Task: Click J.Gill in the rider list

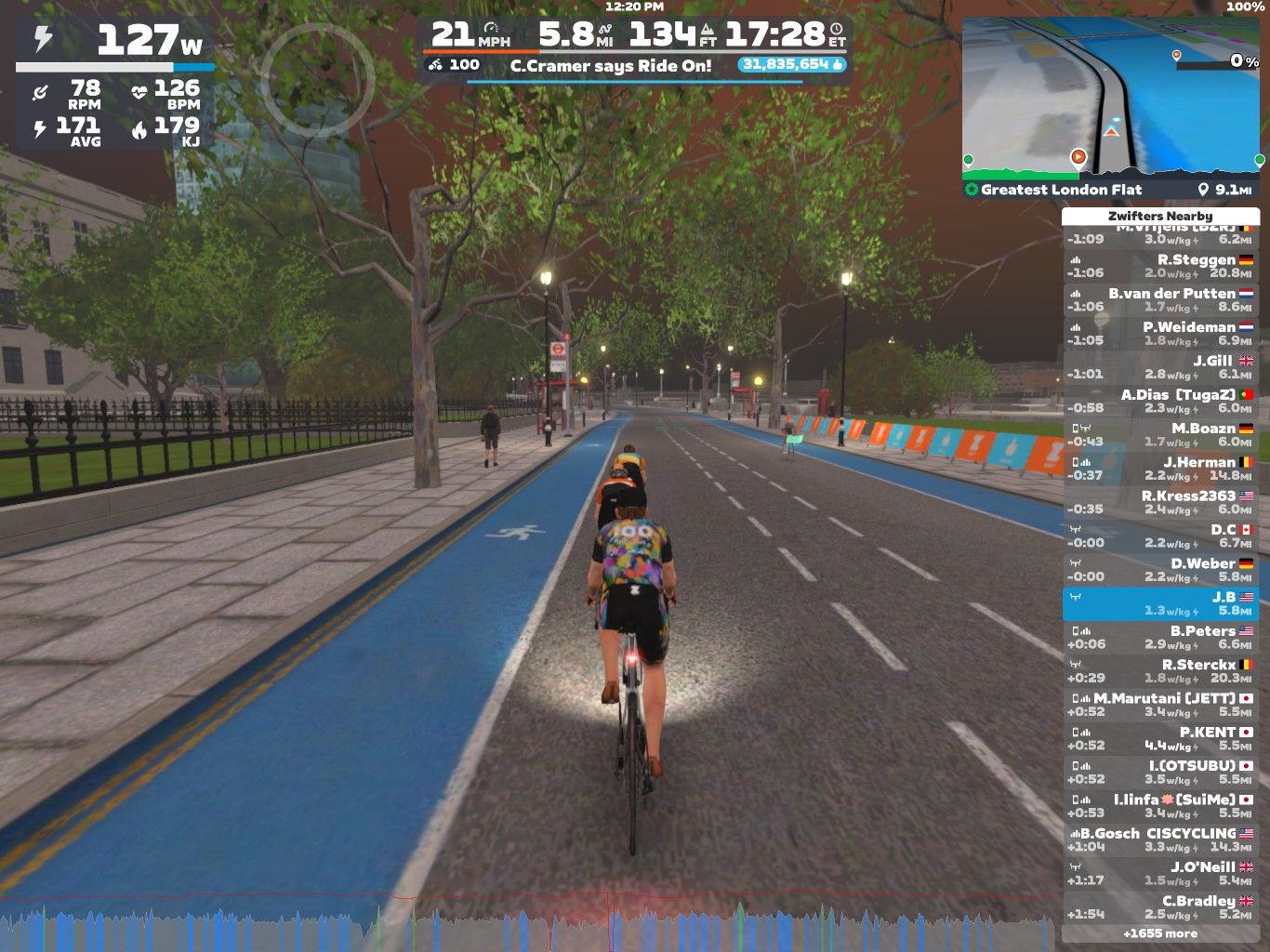Action: pos(1160,367)
